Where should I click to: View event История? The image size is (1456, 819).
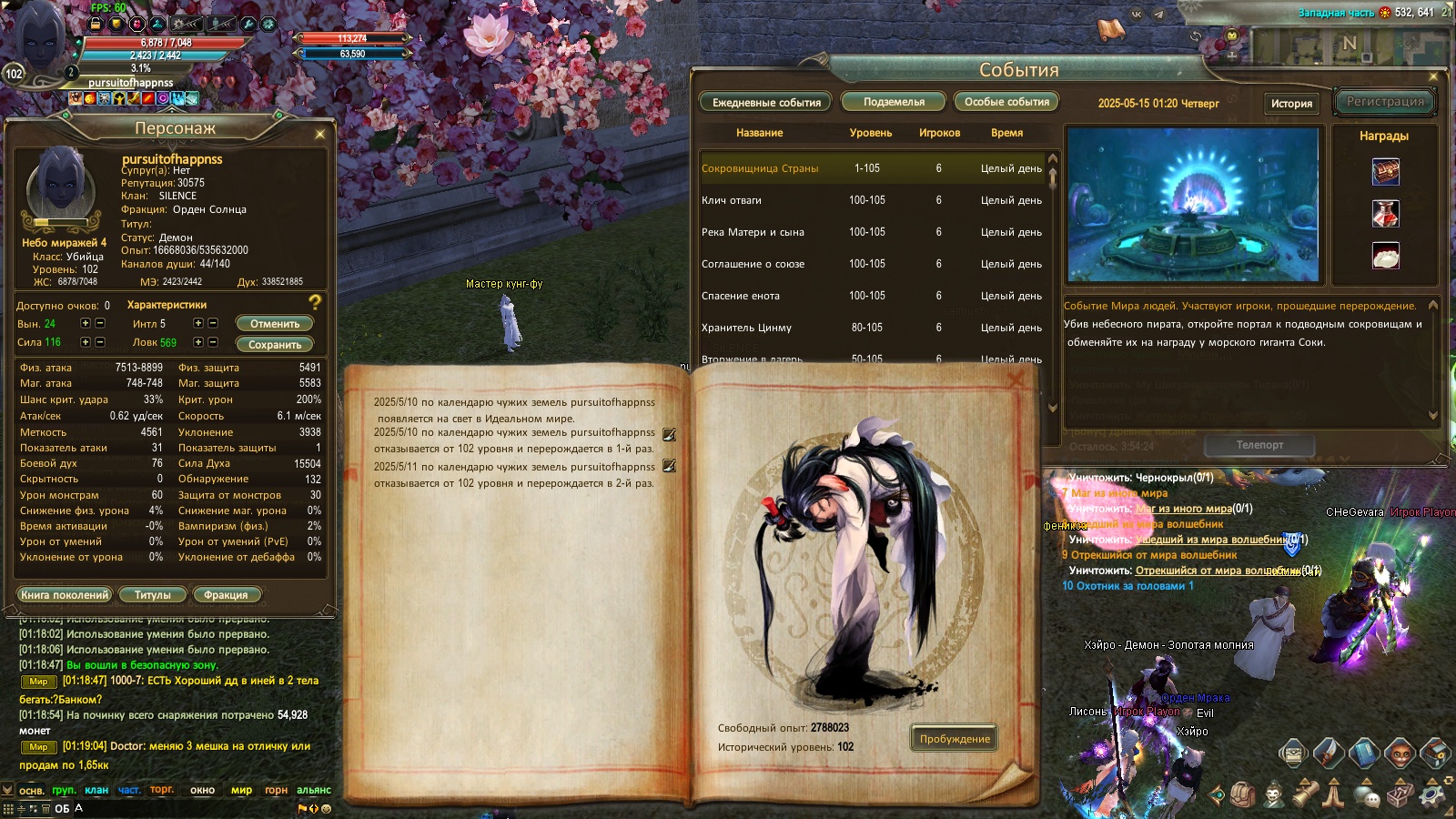pos(1291,104)
